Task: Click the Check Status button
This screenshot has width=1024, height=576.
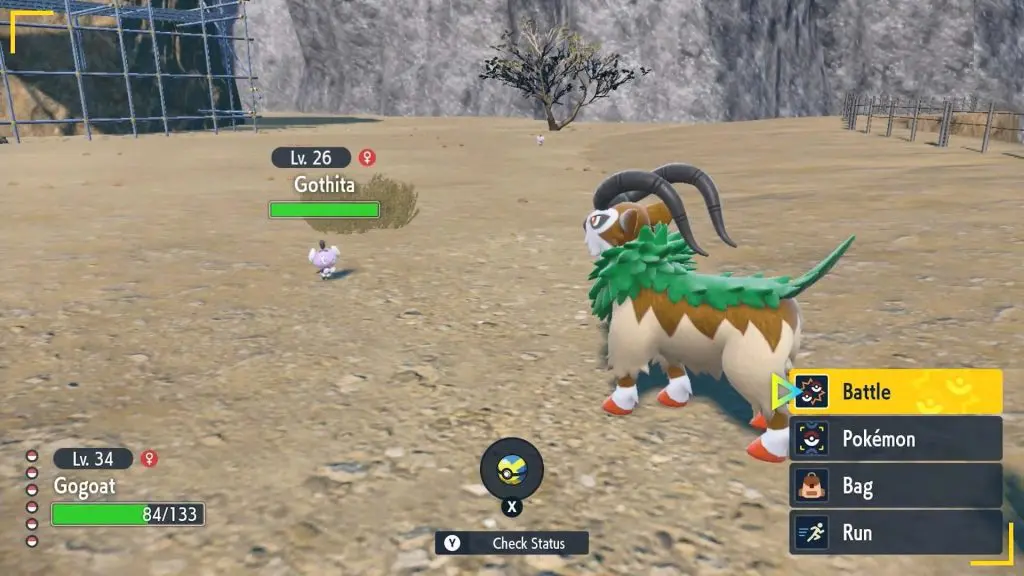Action: tap(512, 543)
